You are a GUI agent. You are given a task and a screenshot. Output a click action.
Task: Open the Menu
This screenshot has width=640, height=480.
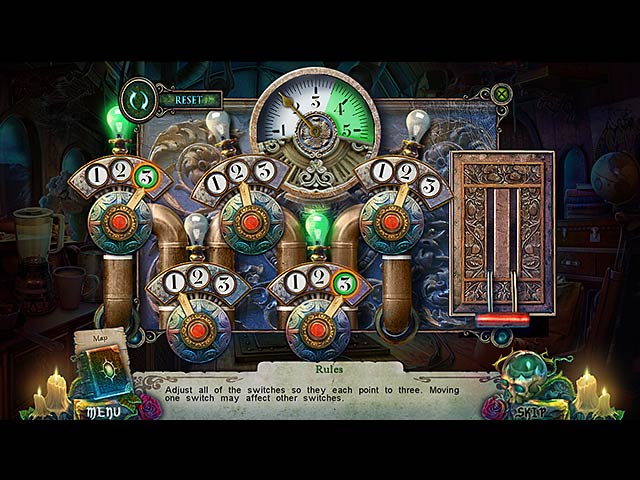[x=103, y=411]
